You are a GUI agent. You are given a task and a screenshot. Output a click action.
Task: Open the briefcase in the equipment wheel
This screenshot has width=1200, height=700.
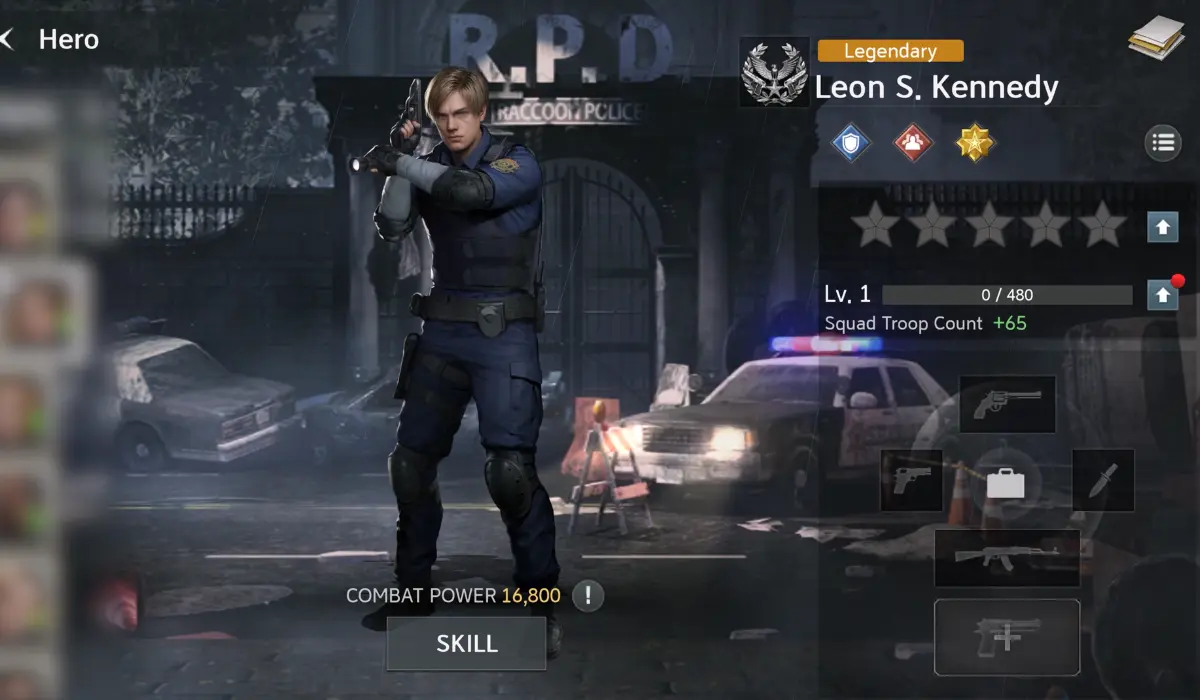pyautogui.click(x=1006, y=484)
